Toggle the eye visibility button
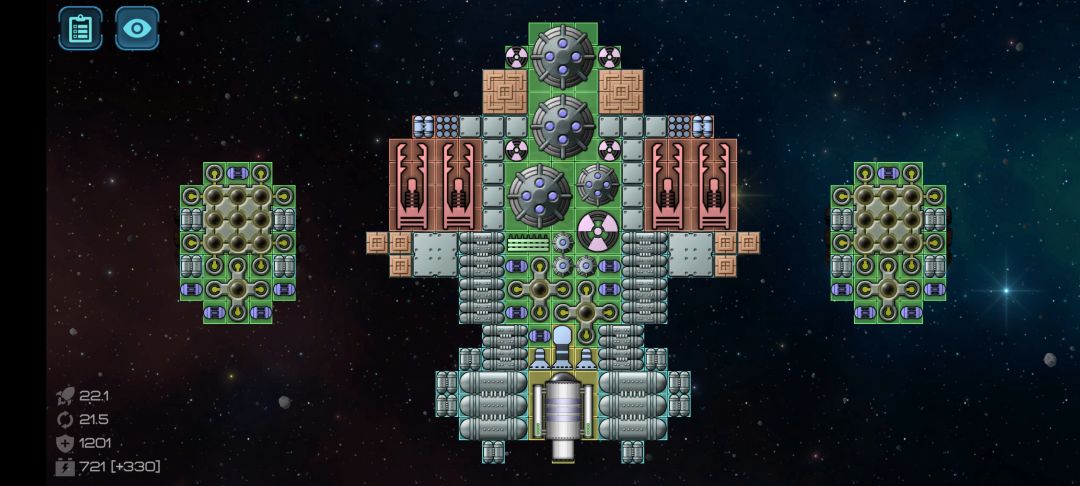Image resolution: width=1080 pixels, height=486 pixels. click(137, 28)
